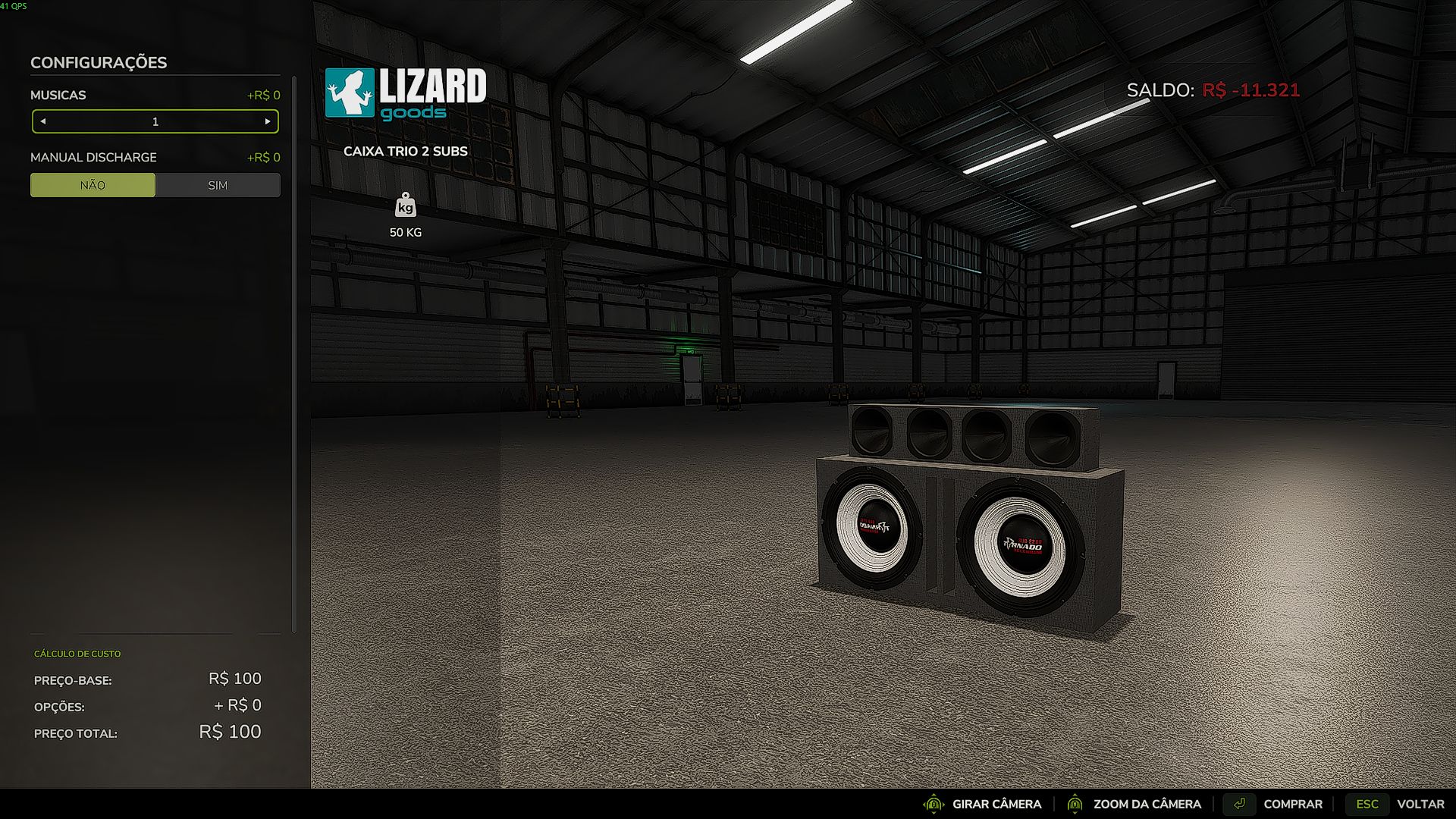
Task: Click the left arrow of the Musicas selector
Action: coord(44,121)
